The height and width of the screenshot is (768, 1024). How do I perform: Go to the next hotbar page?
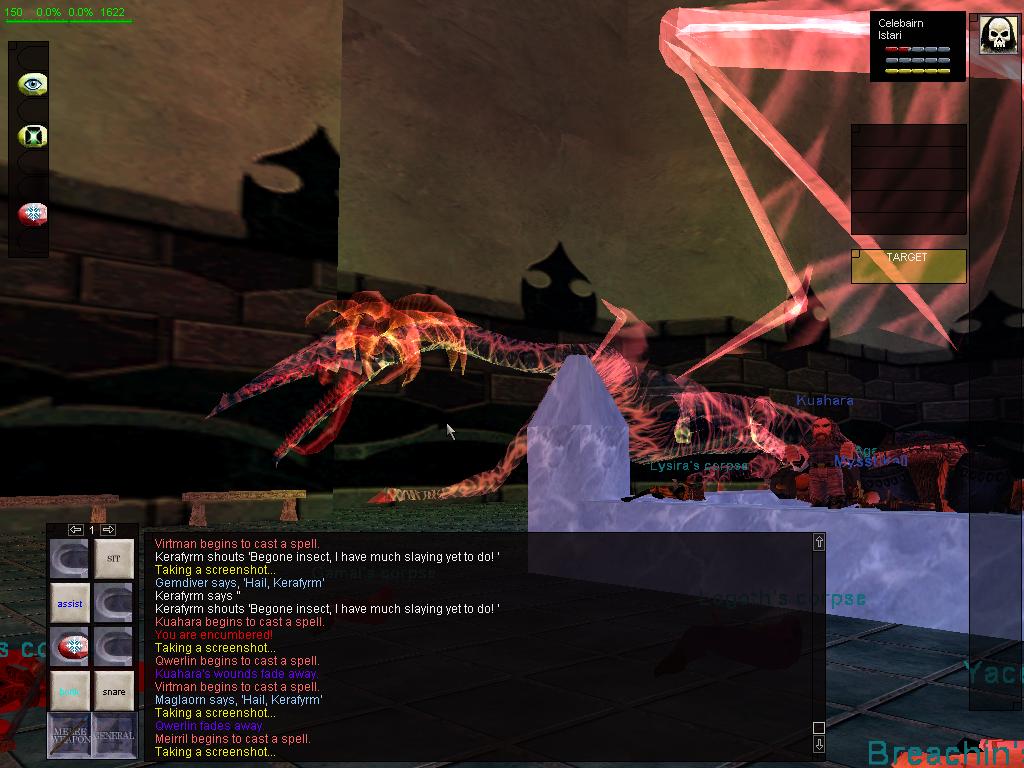point(109,529)
